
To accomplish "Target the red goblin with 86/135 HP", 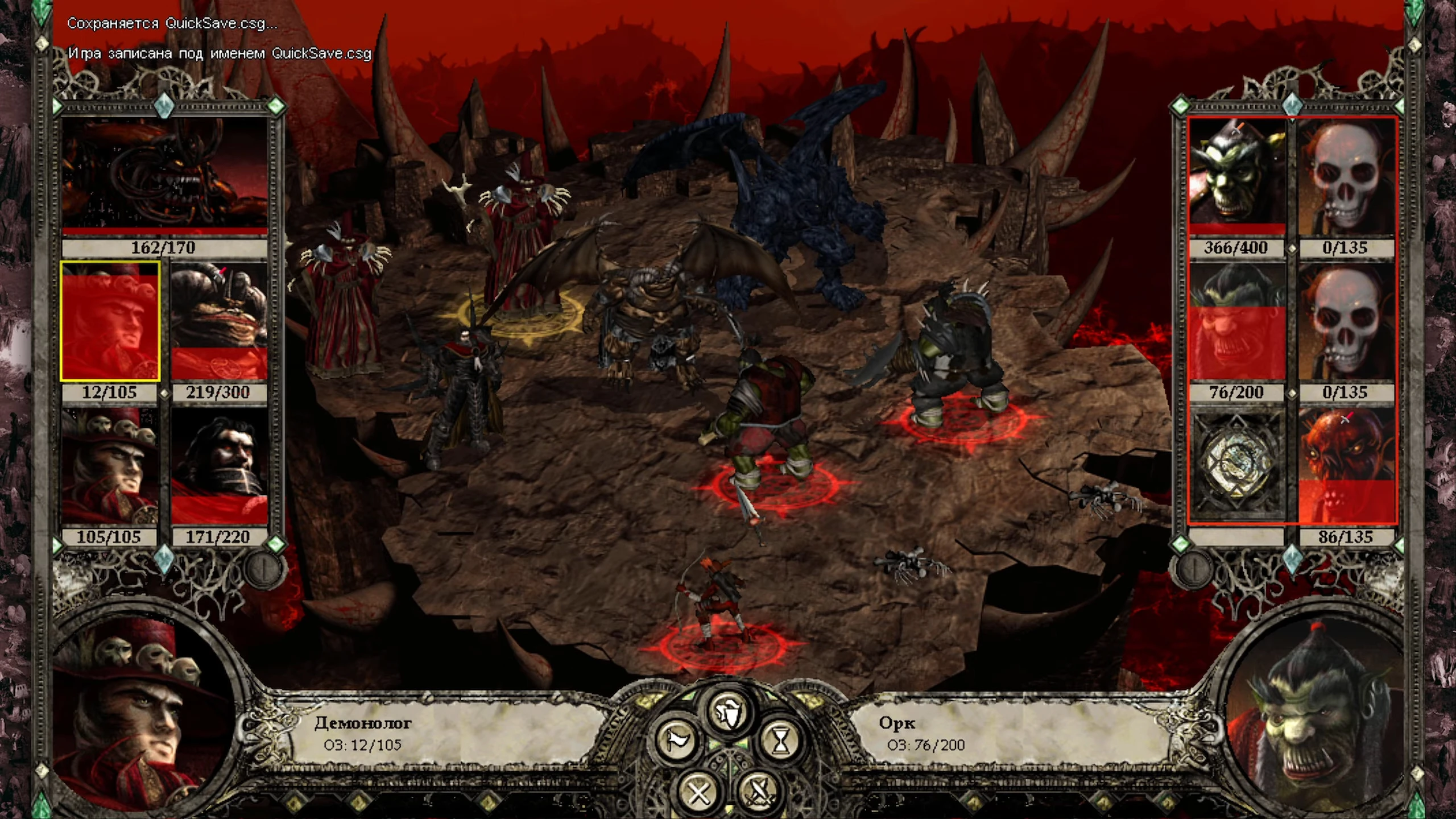I will pos(1346,466).
